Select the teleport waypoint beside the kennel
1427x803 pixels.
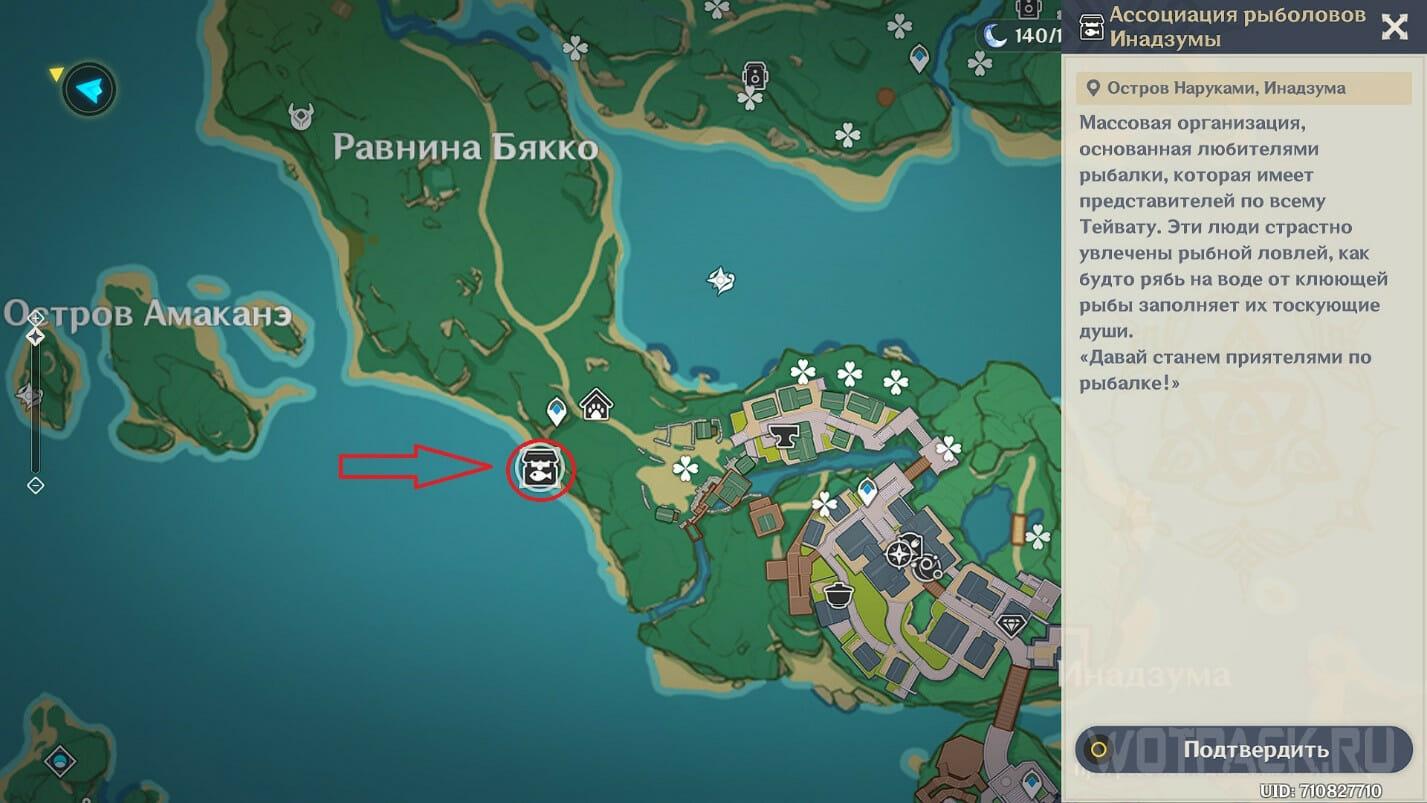[x=556, y=410]
